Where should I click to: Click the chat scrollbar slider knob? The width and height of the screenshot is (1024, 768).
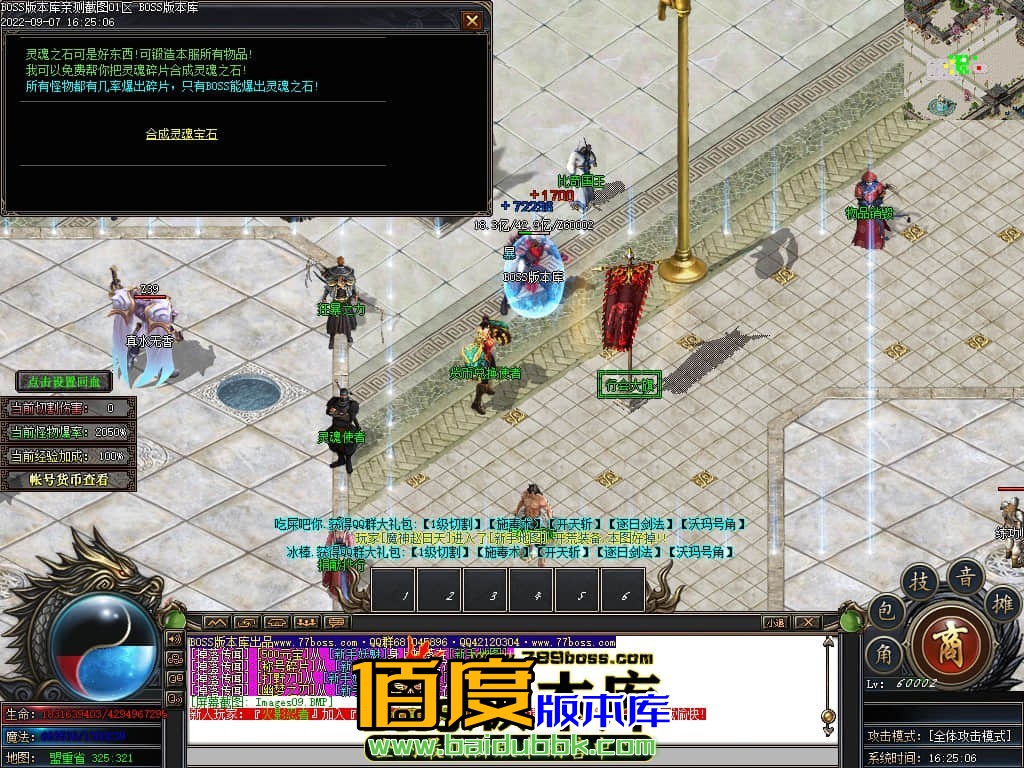[x=827, y=716]
